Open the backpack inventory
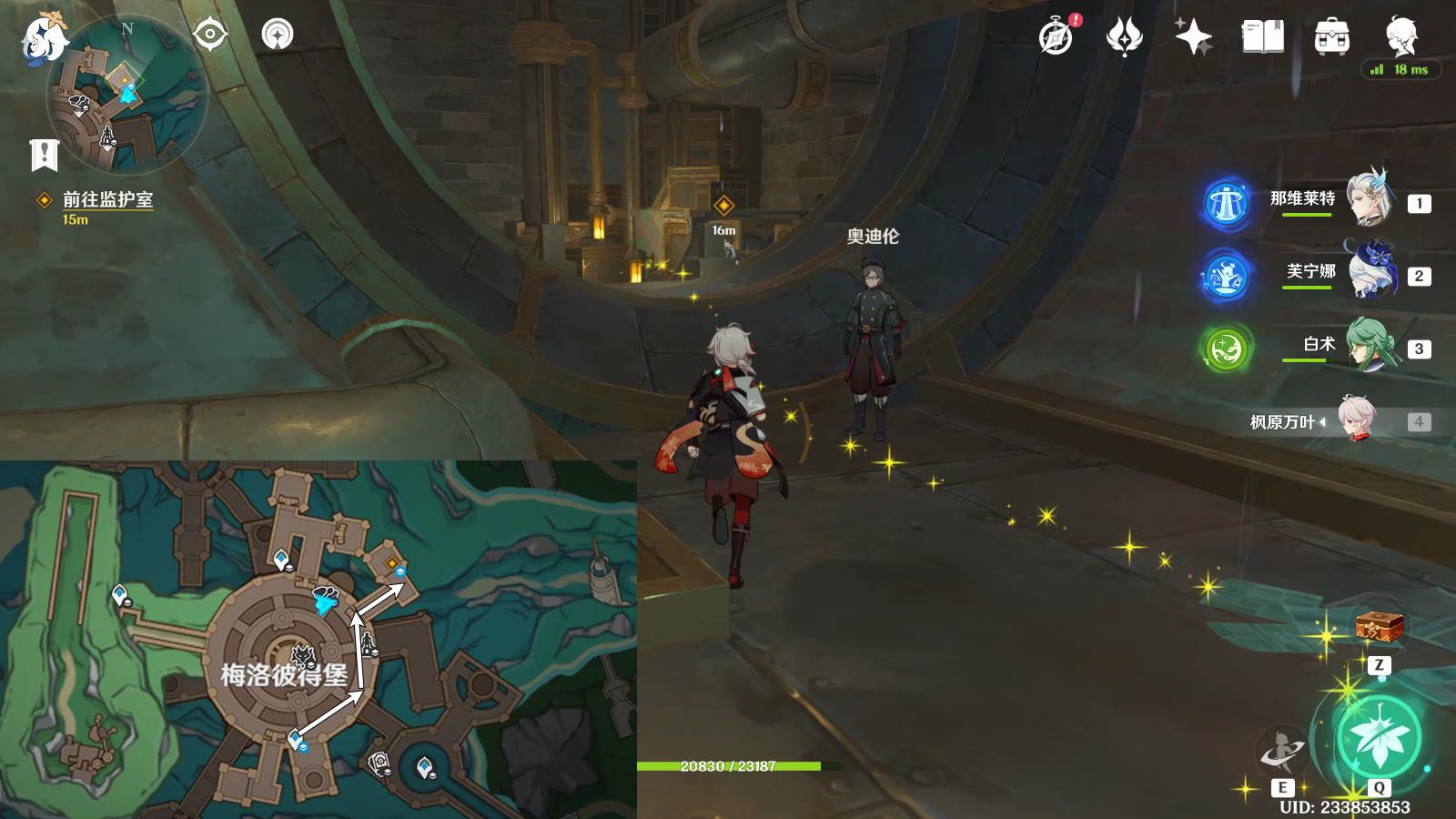 pyautogui.click(x=1331, y=37)
